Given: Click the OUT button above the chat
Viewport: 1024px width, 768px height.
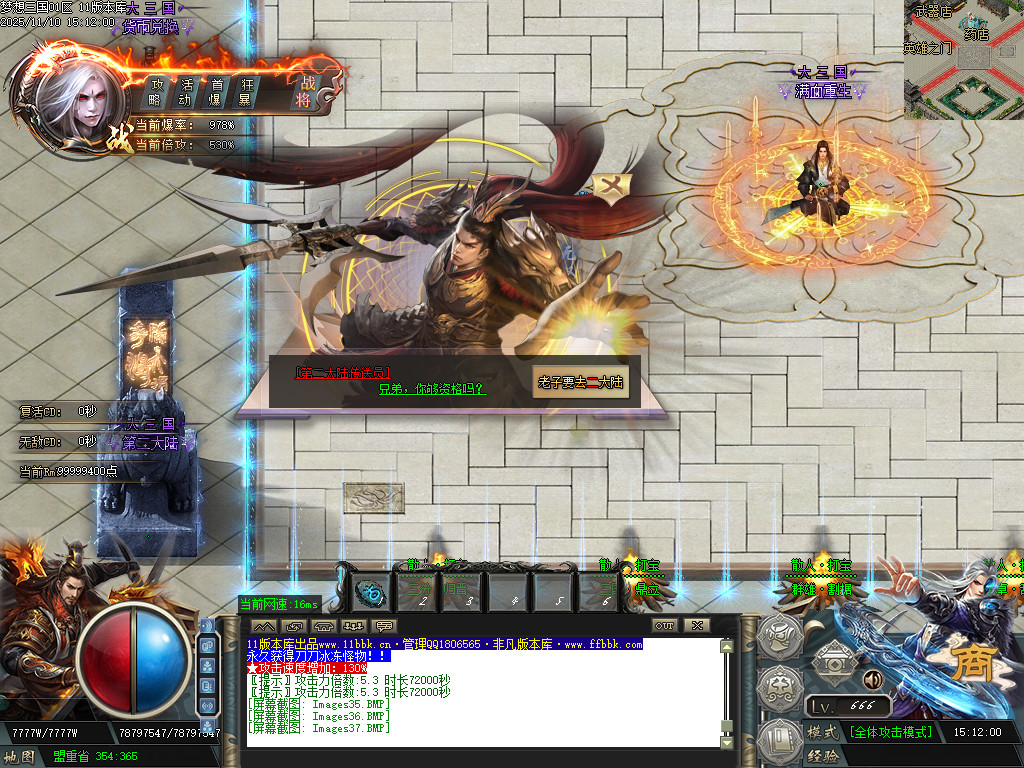Looking at the screenshot, I should (x=665, y=625).
